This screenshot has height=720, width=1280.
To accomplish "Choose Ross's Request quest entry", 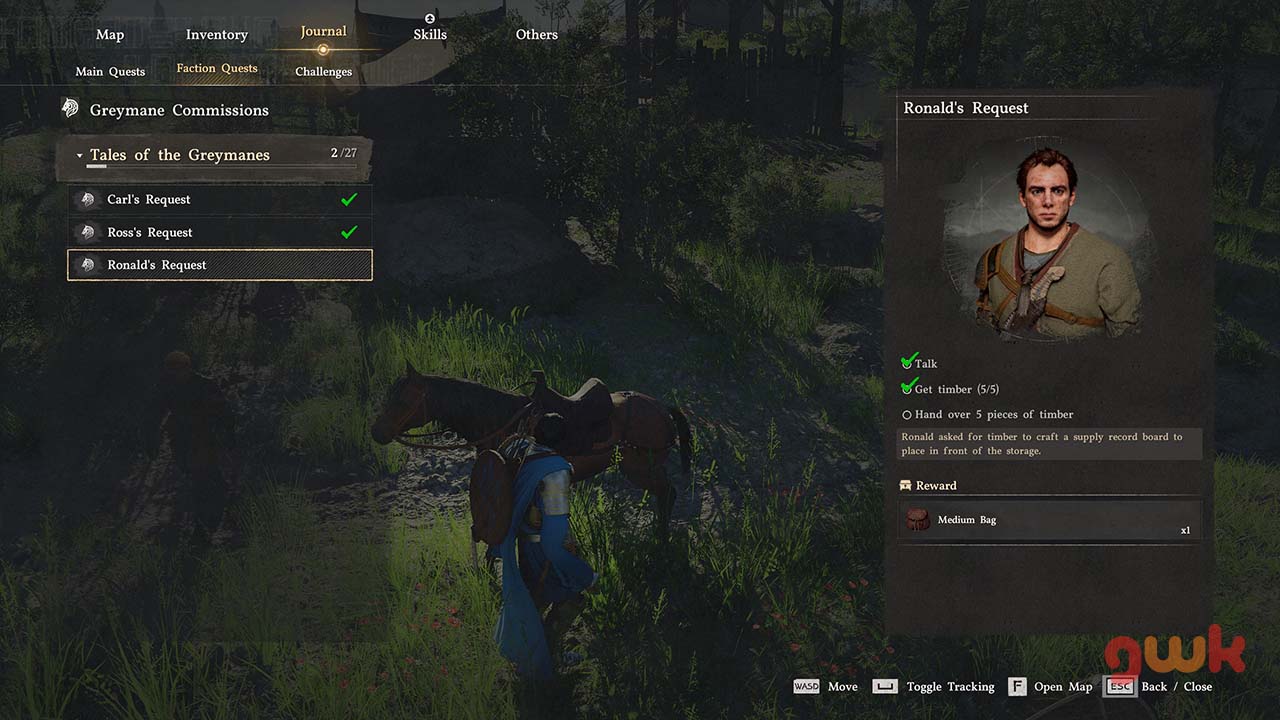I will (219, 233).
